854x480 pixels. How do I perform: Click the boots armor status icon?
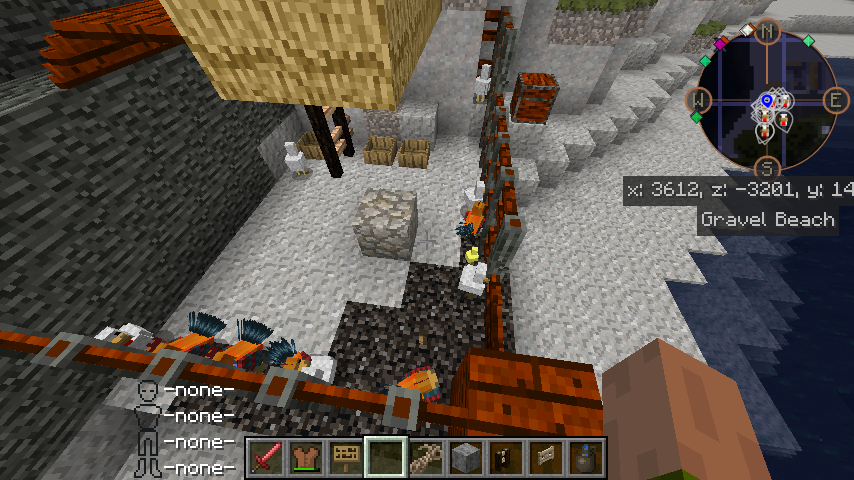pyautogui.click(x=148, y=466)
